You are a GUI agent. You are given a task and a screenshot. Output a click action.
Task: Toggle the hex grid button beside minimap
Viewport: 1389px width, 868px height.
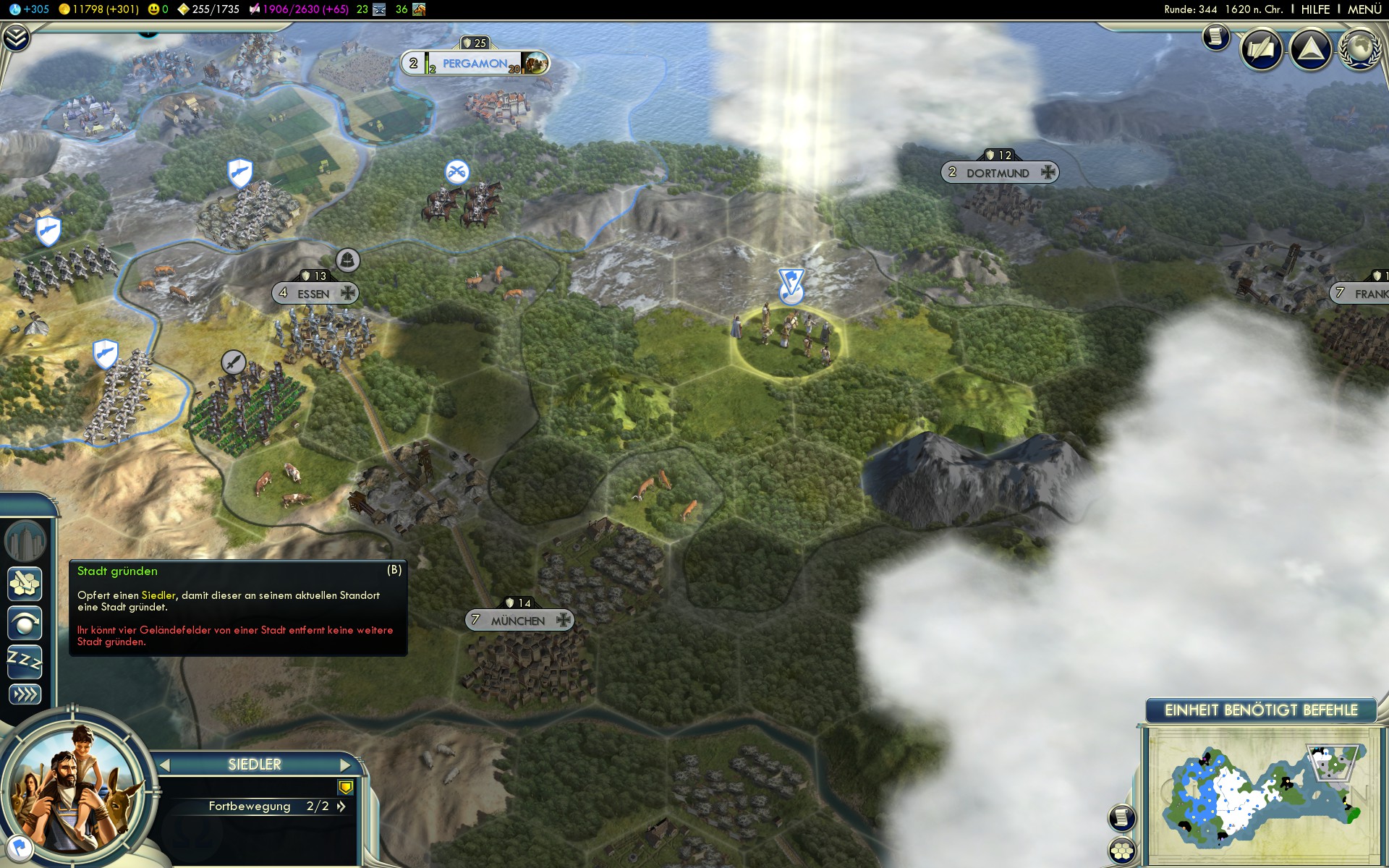(x=1122, y=851)
